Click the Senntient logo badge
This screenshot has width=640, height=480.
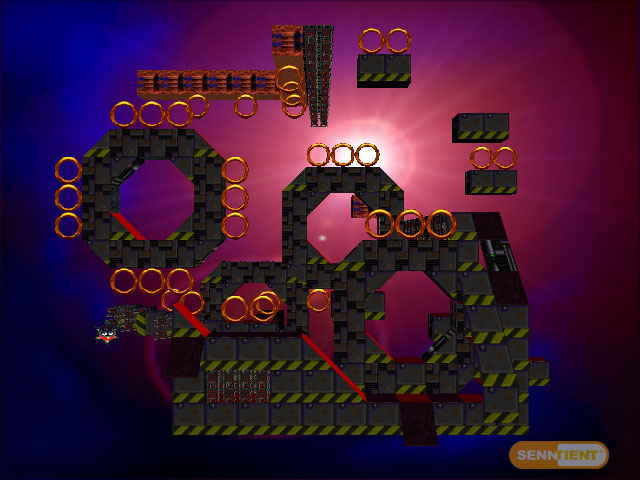tap(559, 455)
